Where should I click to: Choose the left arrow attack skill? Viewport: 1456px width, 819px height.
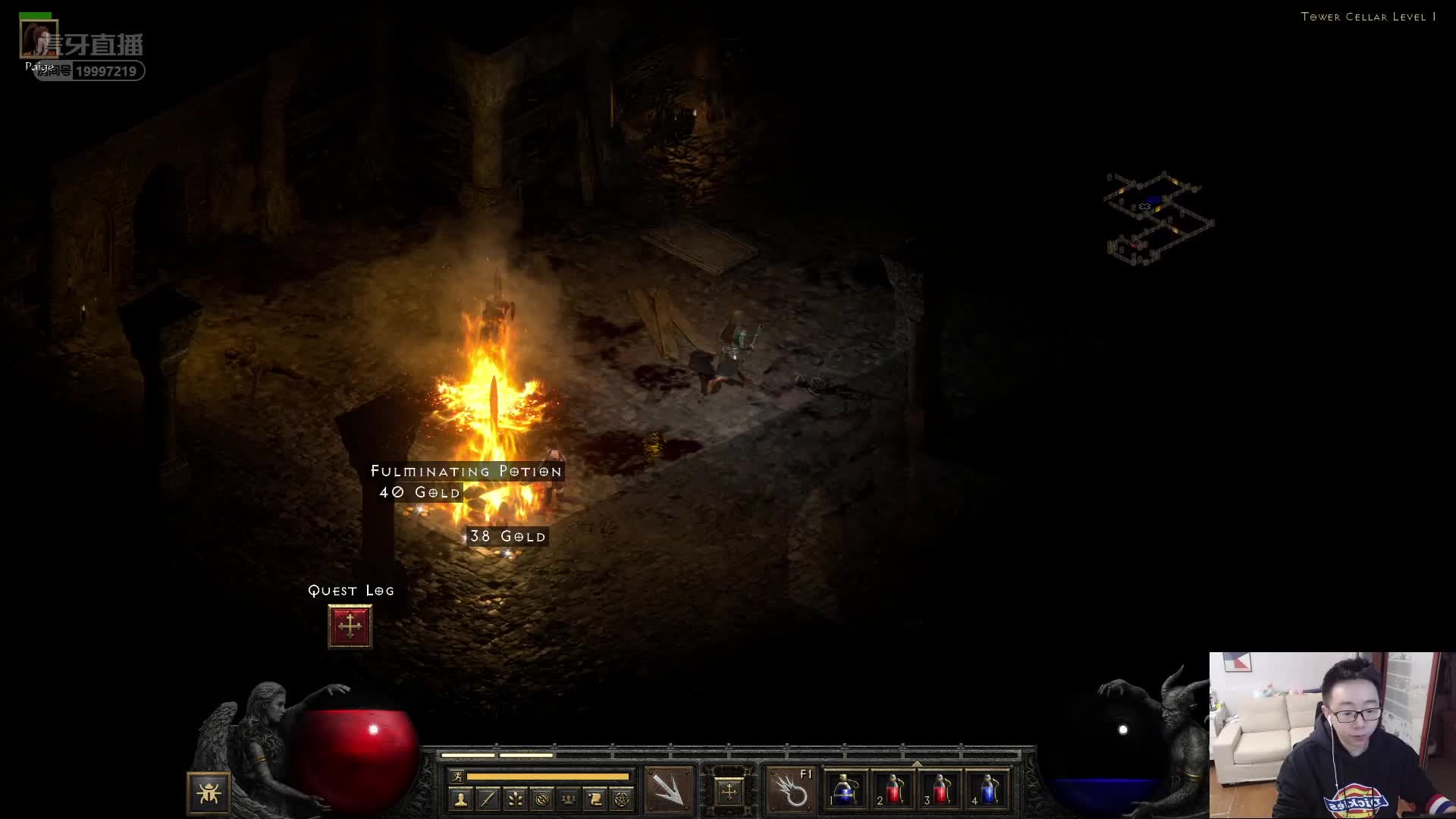[x=668, y=790]
